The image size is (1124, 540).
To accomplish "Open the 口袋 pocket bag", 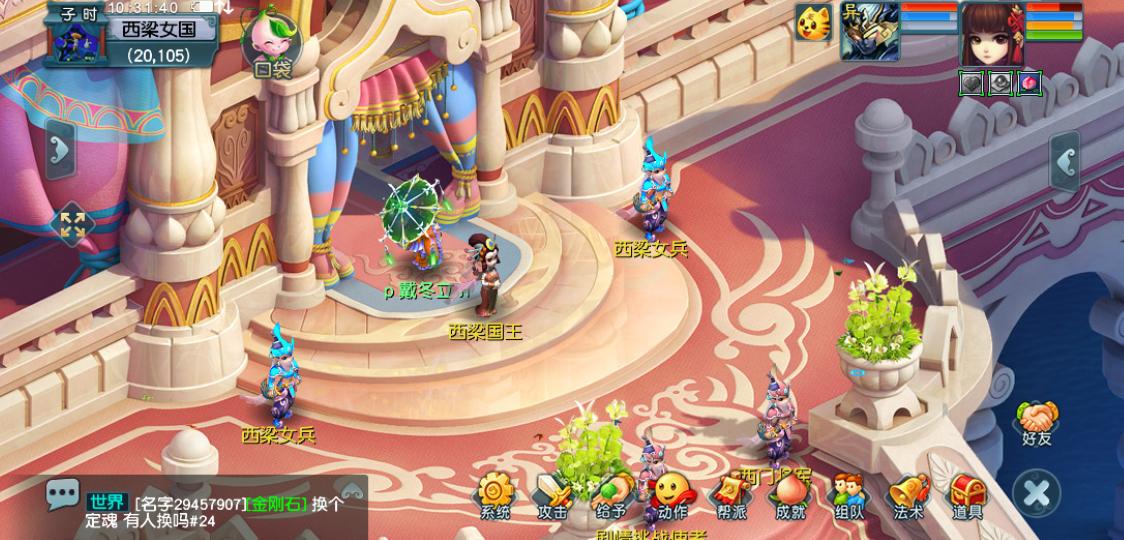I will [x=272, y=42].
